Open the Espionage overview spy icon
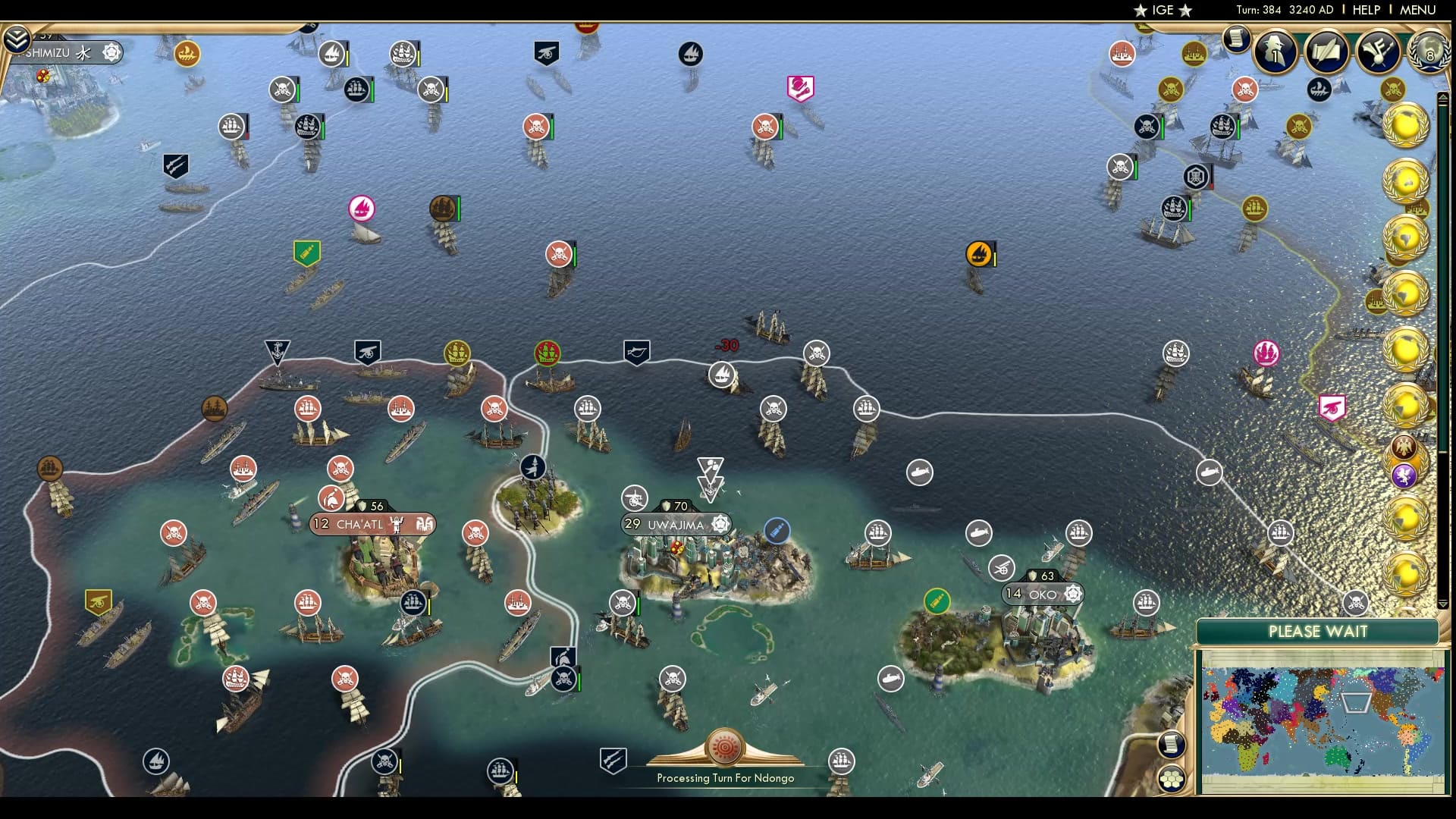The image size is (1456, 819). (x=1273, y=52)
